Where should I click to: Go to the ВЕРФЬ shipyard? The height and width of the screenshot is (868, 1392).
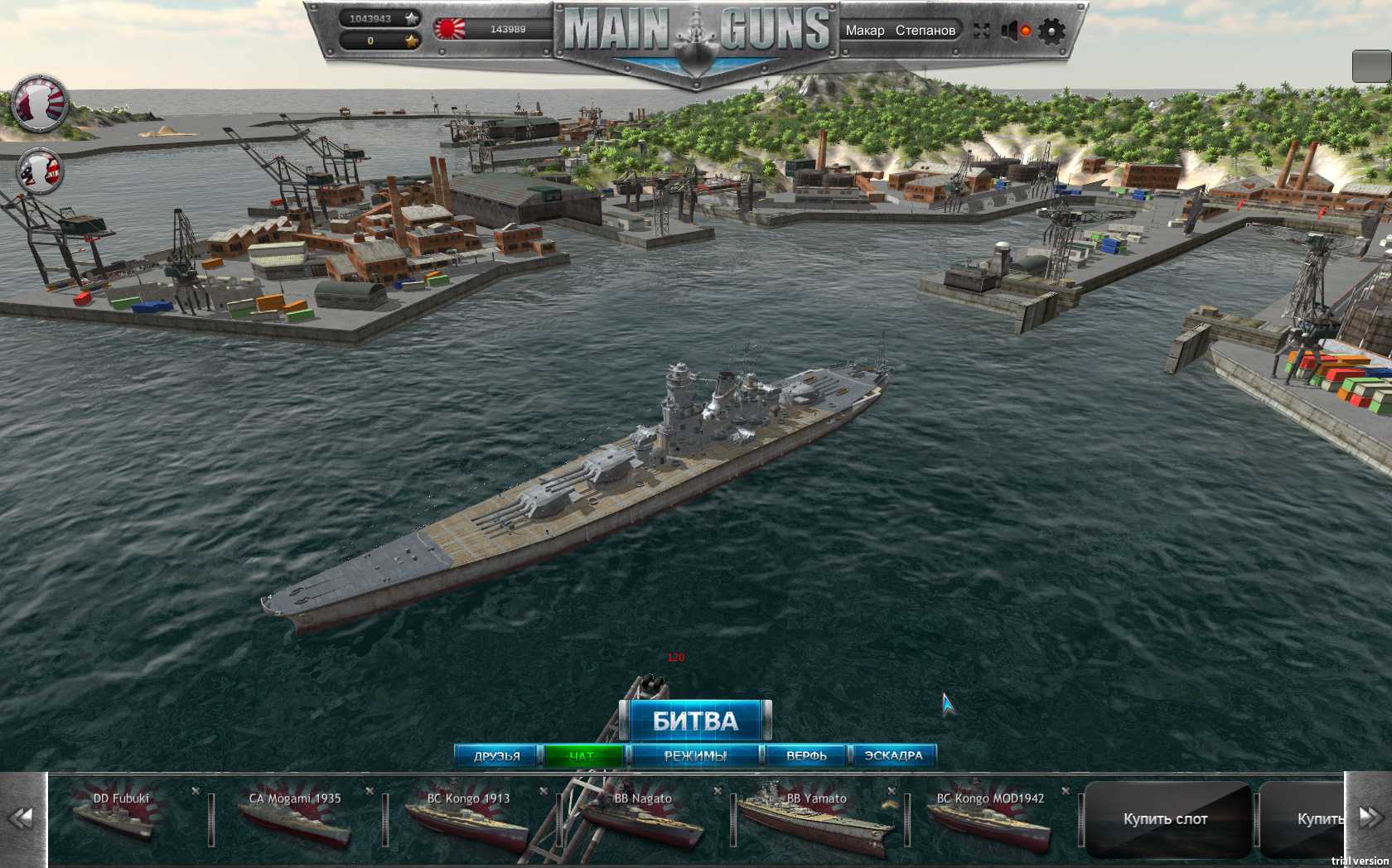coord(806,755)
